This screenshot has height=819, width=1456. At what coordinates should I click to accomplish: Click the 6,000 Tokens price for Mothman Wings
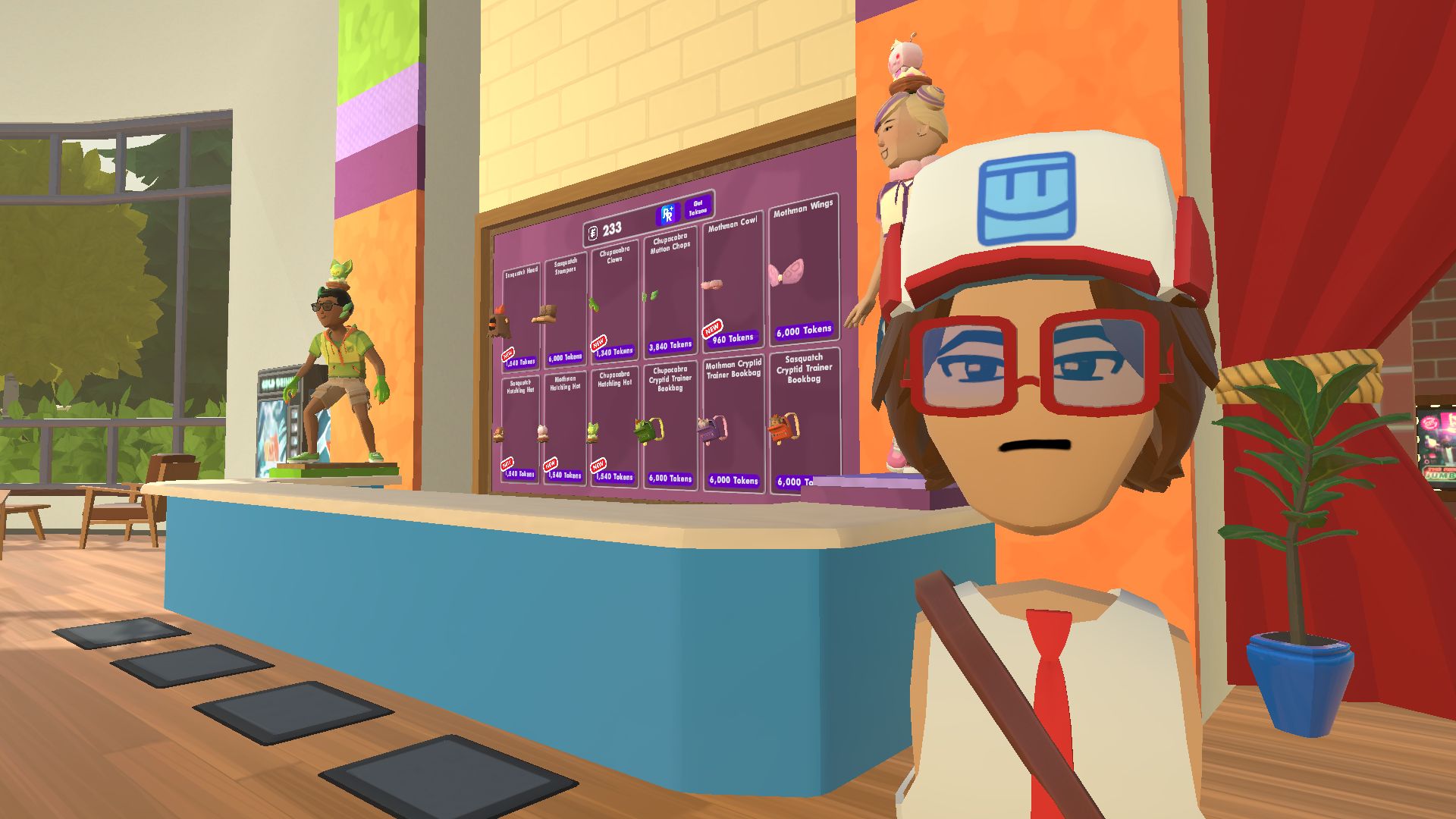pyautogui.click(x=804, y=329)
